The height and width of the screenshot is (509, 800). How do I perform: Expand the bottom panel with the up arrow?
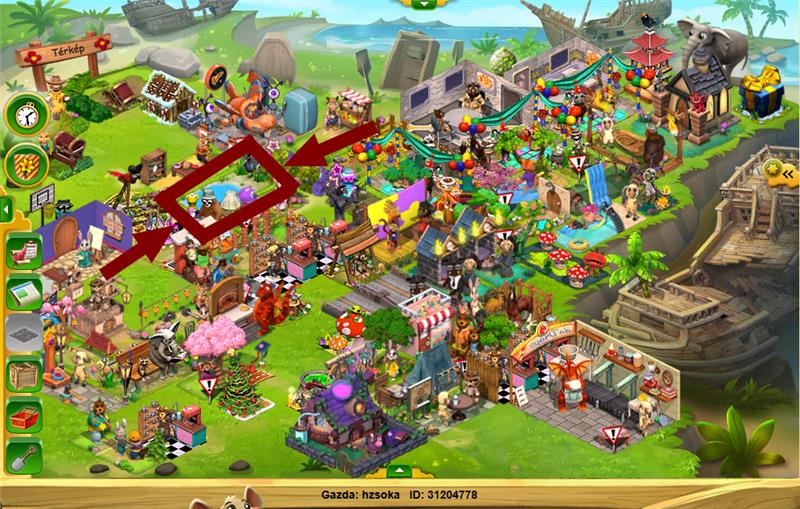pyautogui.click(x=398, y=470)
